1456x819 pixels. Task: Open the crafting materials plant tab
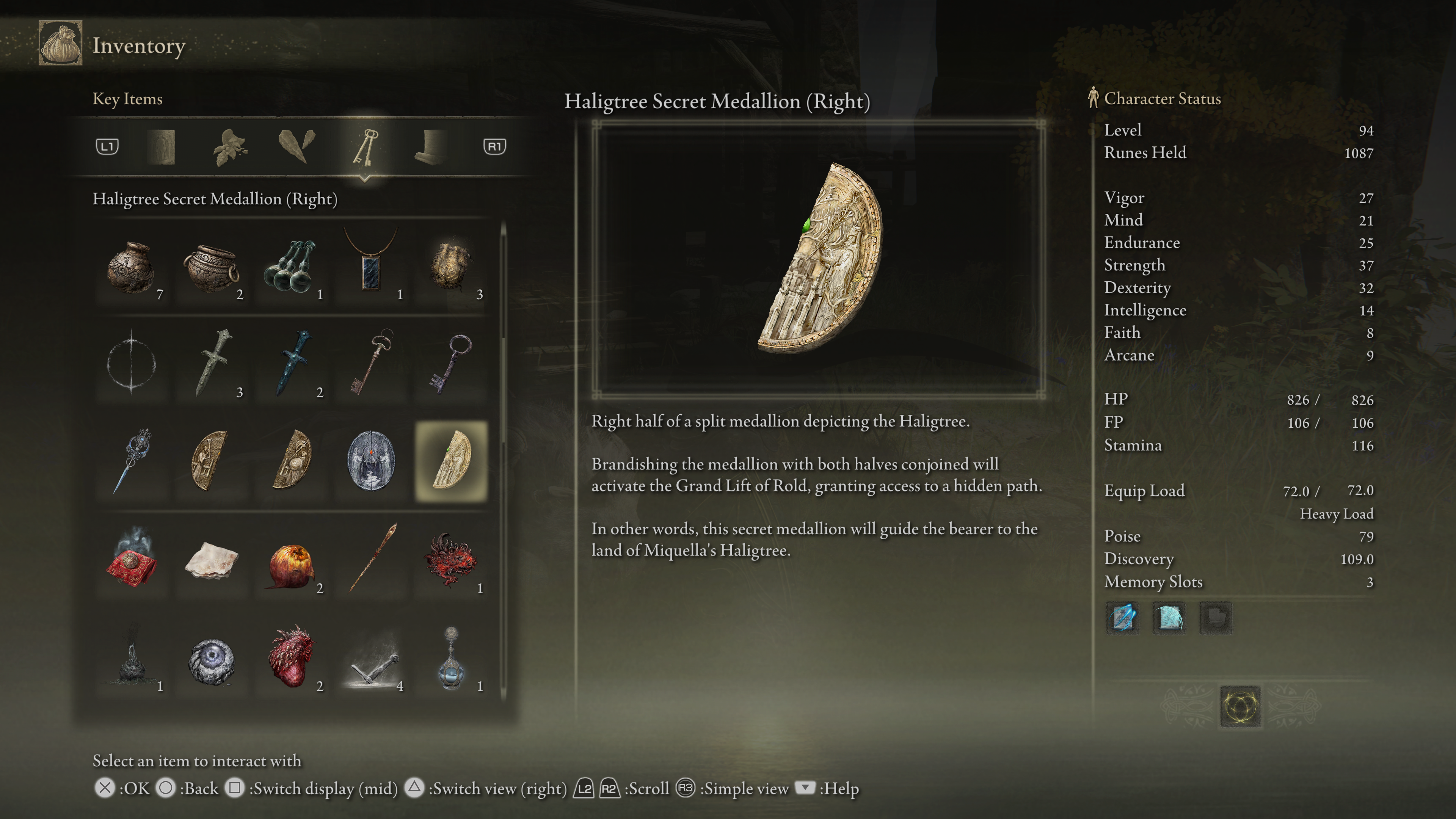tap(229, 147)
